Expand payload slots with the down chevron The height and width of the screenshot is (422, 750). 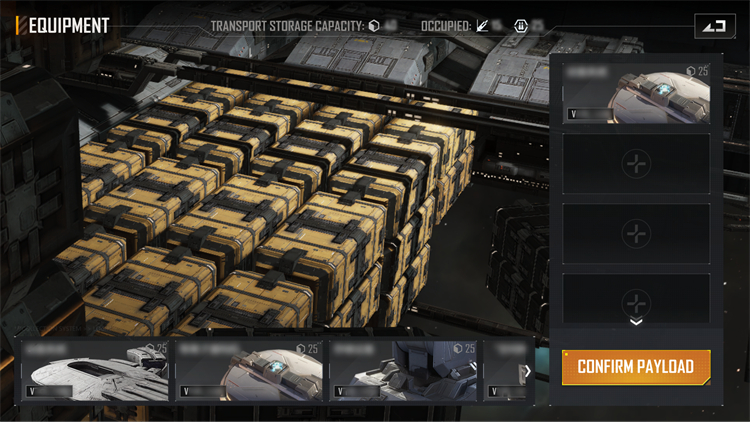tap(636, 322)
